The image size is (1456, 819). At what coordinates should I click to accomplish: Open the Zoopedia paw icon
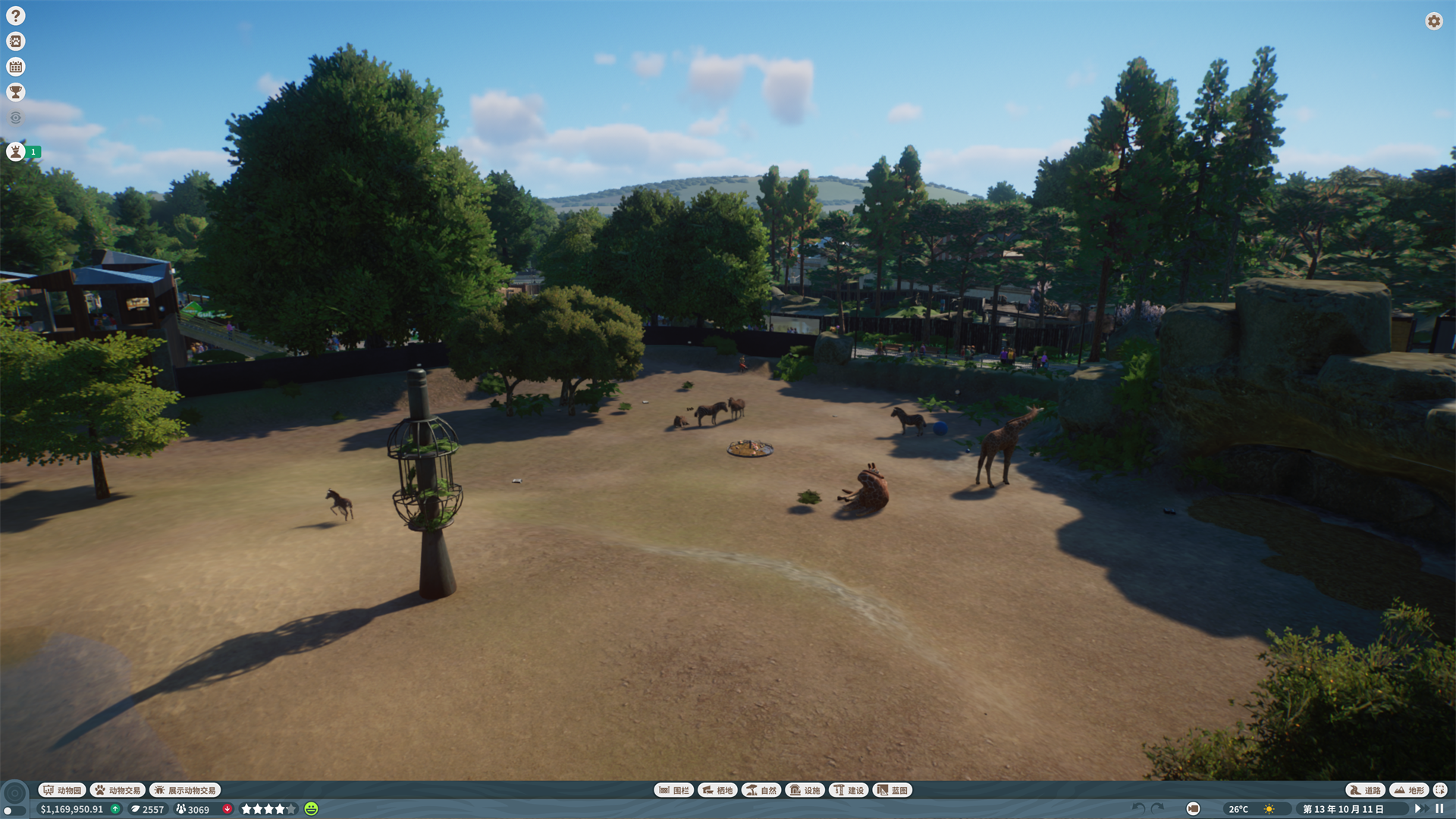tap(15, 41)
